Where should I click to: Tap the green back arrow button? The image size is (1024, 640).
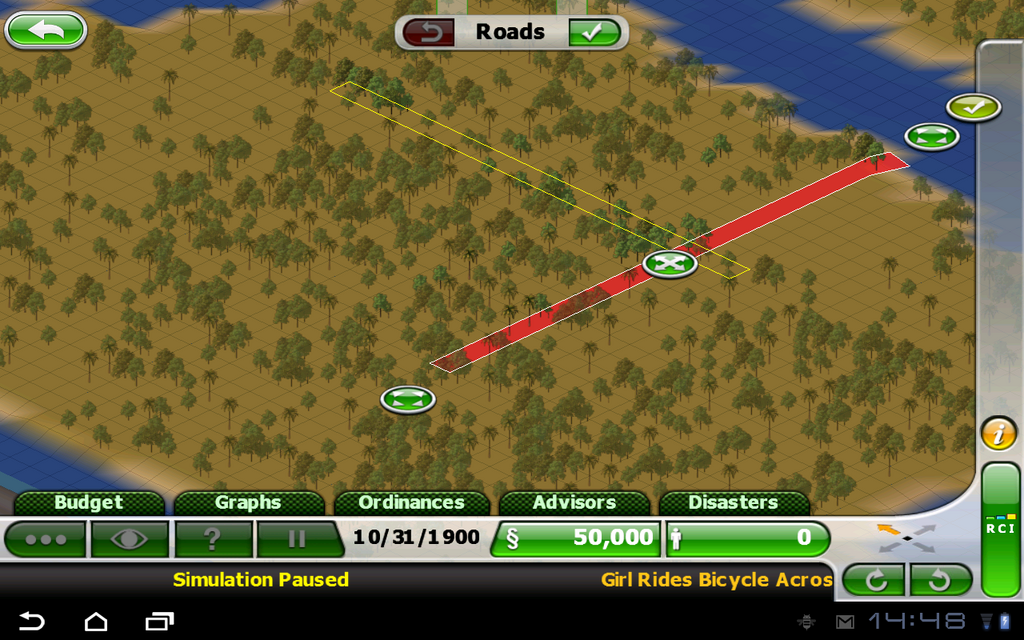click(x=46, y=30)
